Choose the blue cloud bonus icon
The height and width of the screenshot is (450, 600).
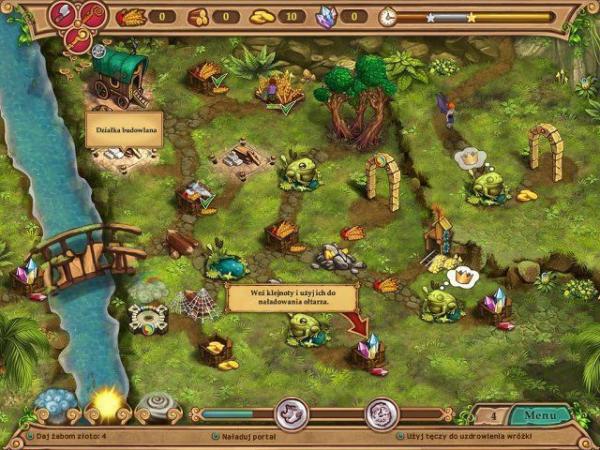click(x=53, y=405)
